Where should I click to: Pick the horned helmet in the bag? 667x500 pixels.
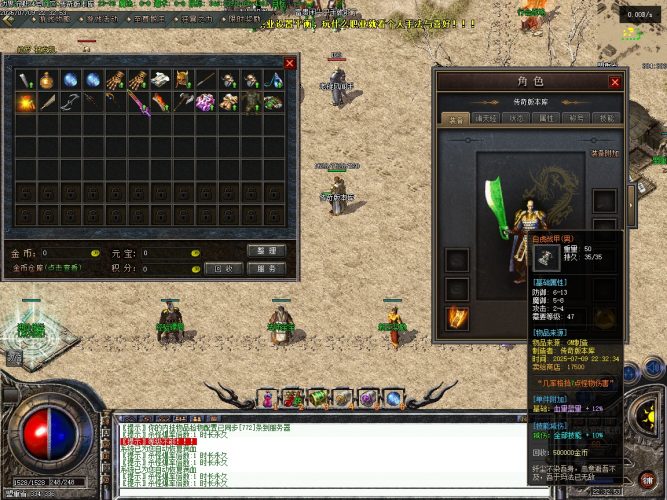click(x=184, y=80)
